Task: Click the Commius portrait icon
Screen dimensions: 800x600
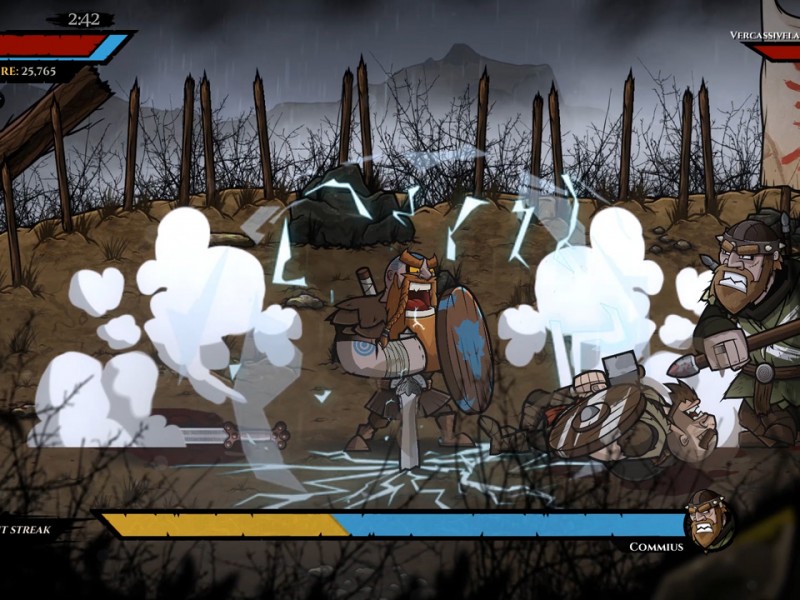Action: click(x=709, y=520)
